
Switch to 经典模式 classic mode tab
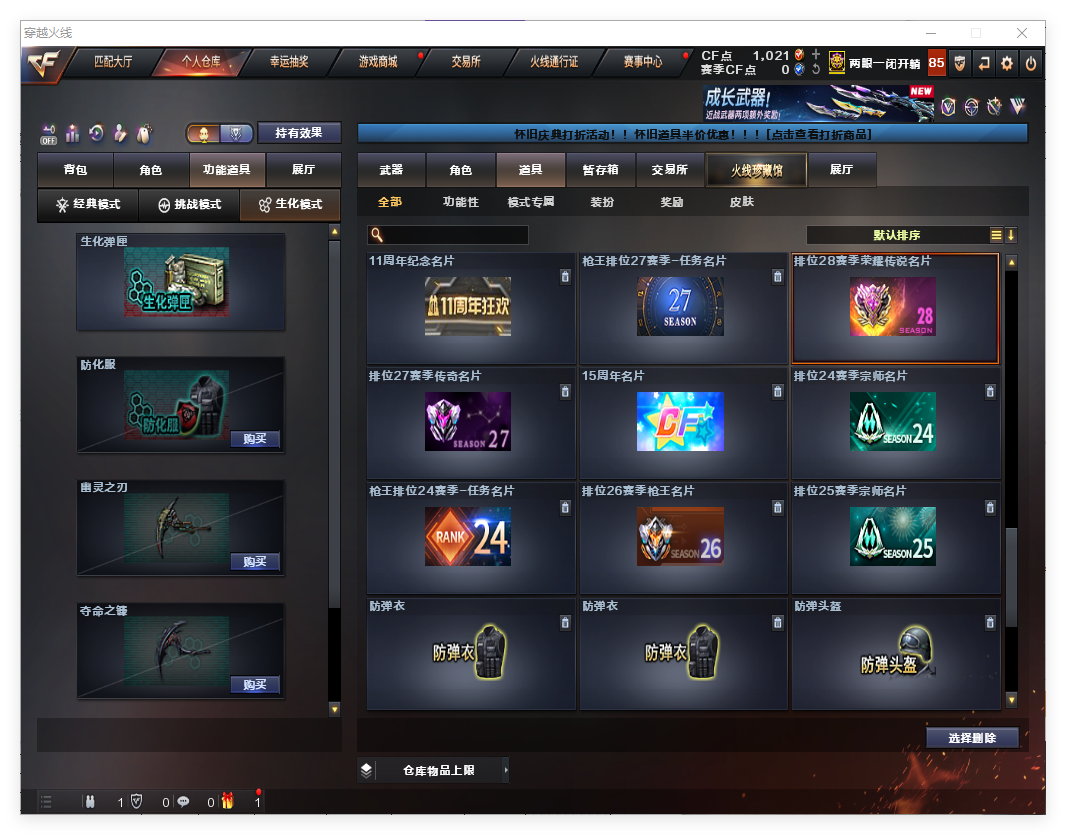pos(88,205)
